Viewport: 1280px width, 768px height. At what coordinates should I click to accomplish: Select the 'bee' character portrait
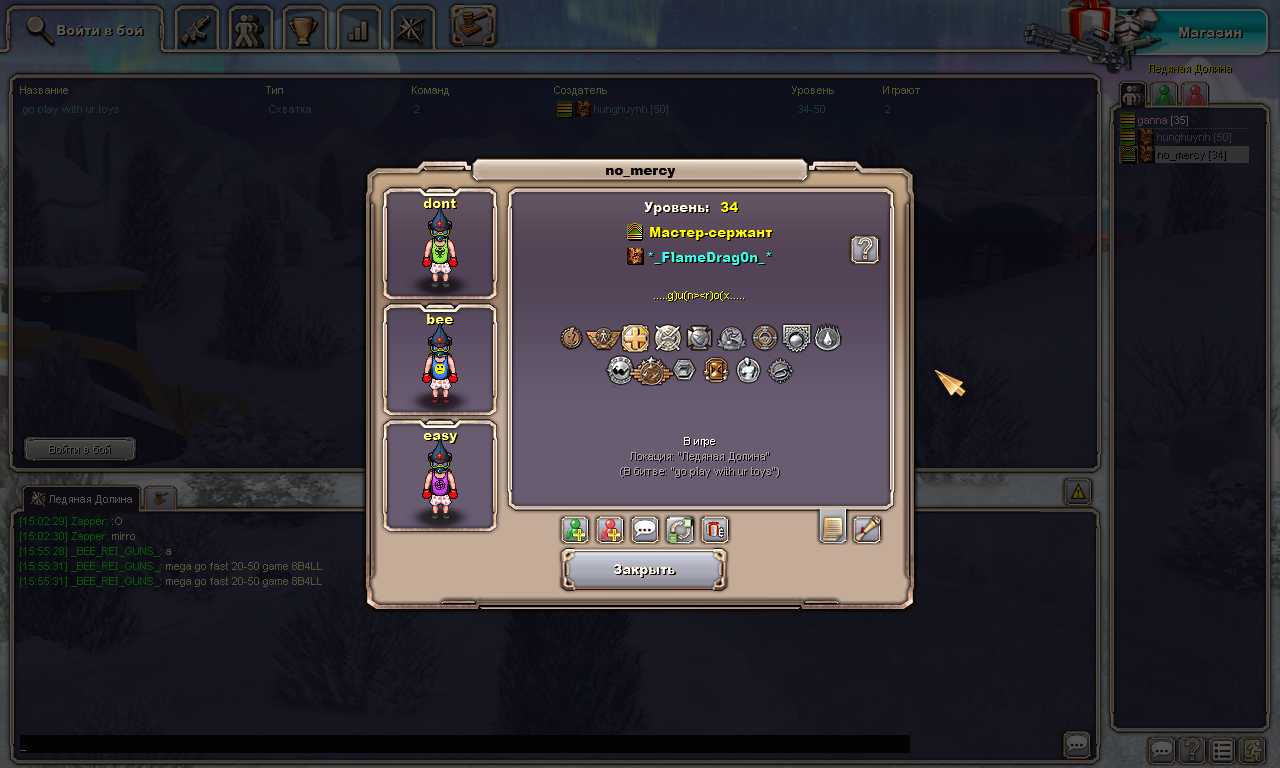click(x=440, y=360)
